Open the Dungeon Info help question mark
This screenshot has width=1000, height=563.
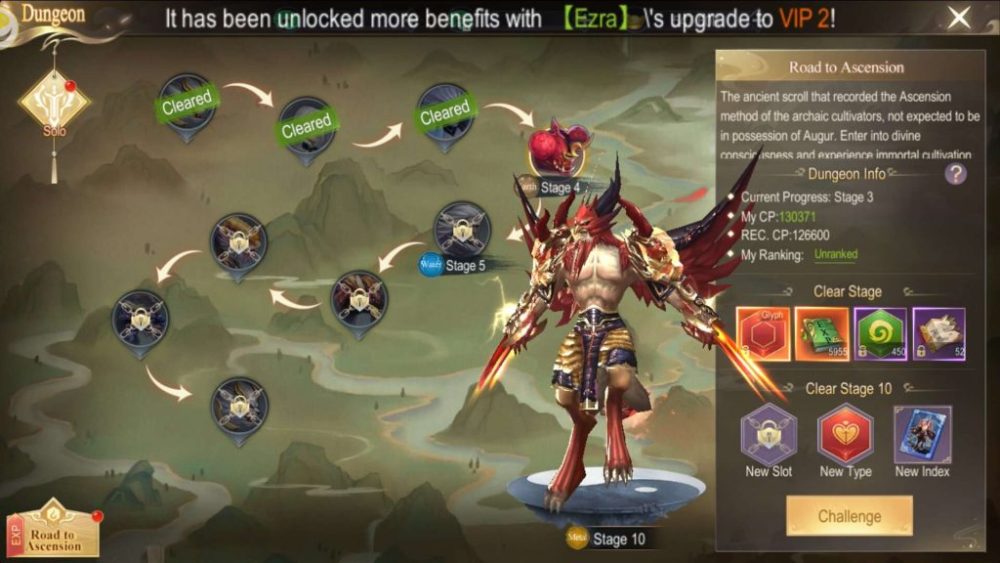tap(956, 174)
